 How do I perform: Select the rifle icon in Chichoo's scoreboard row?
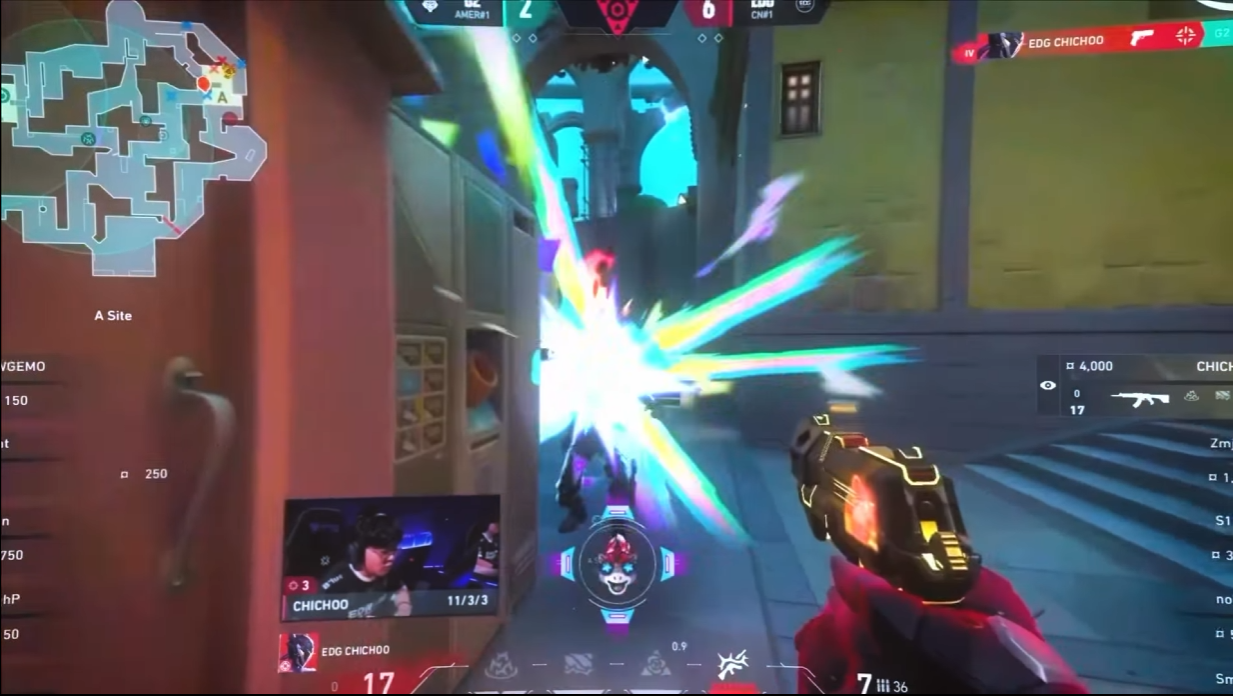click(1140, 399)
